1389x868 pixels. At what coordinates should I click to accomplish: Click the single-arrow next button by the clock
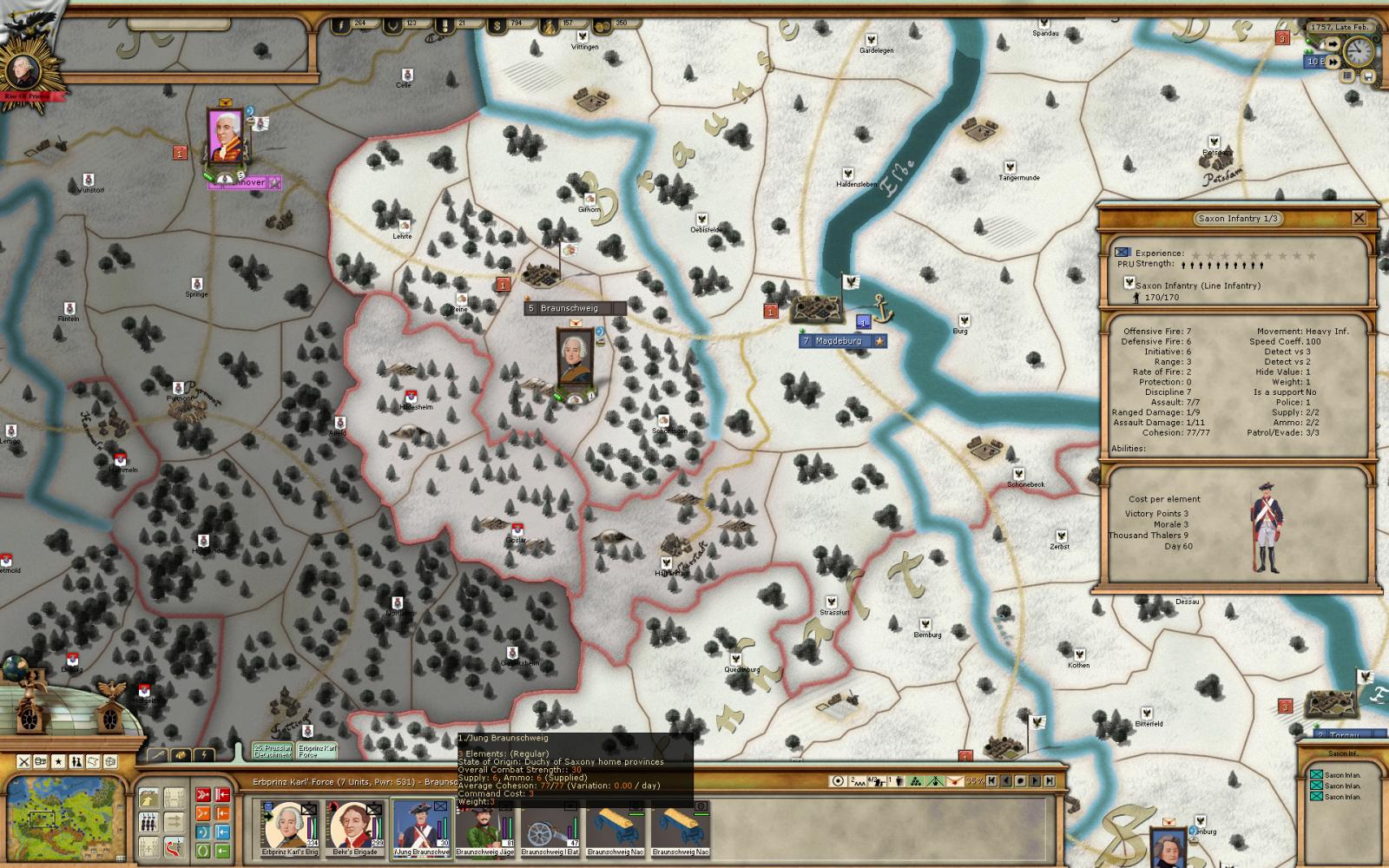[x=1333, y=44]
